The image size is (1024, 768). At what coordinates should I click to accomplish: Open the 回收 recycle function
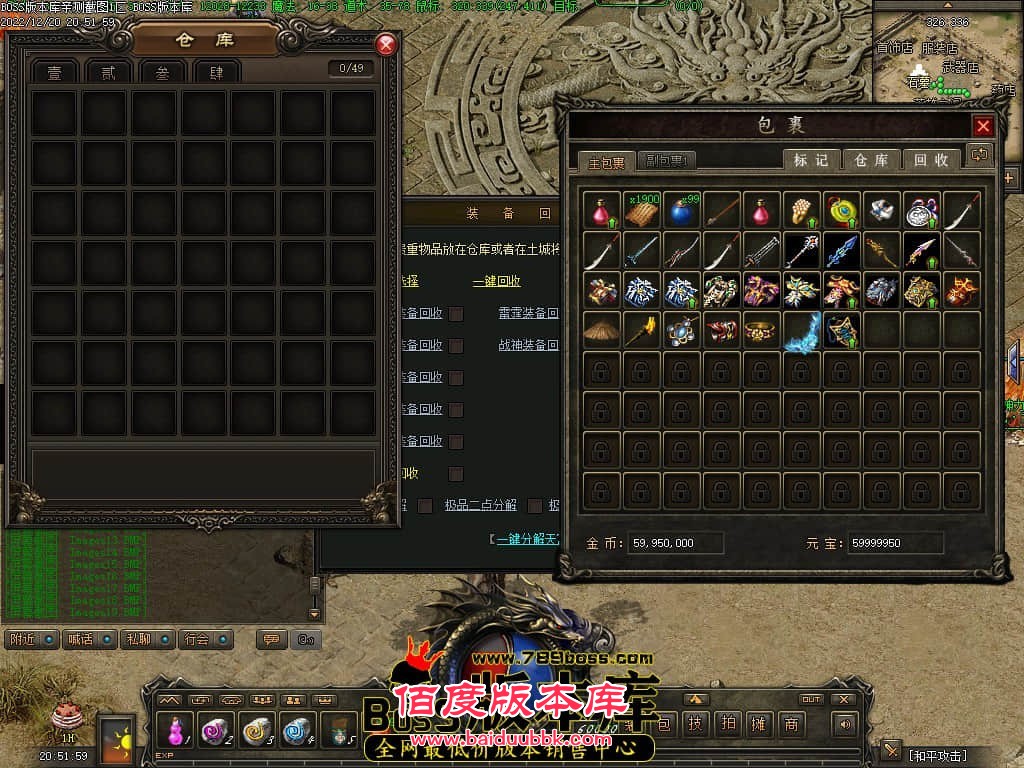[931, 160]
